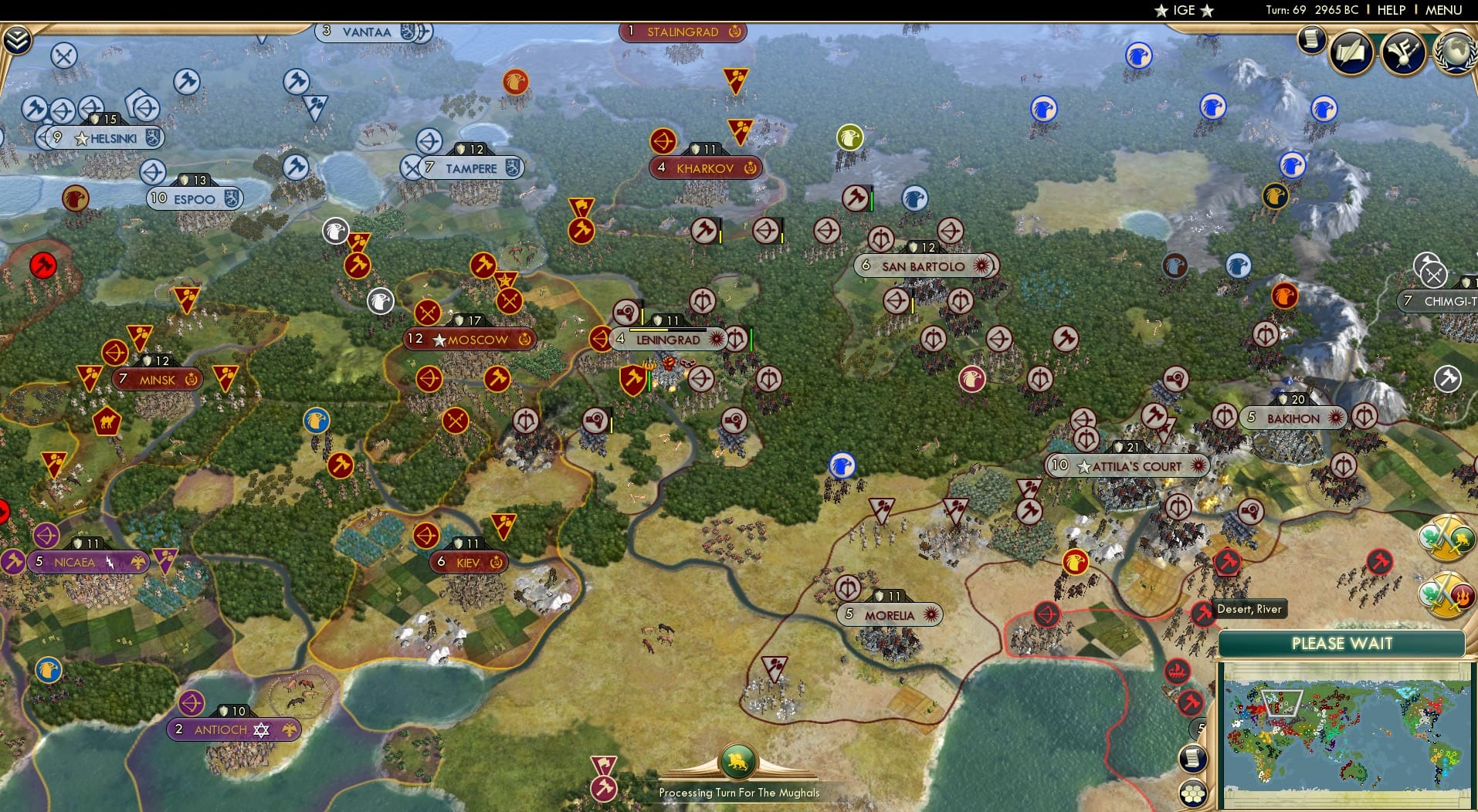The image size is (1478, 812).
Task: Click the crossed-swords and fire war notification
Action: click(x=1448, y=594)
